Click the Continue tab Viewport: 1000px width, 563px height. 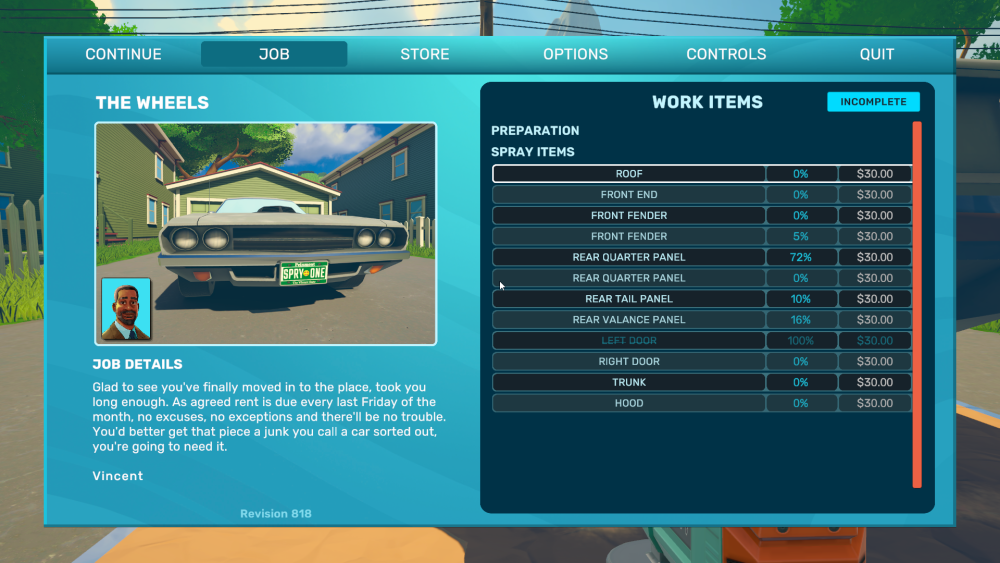click(x=123, y=54)
